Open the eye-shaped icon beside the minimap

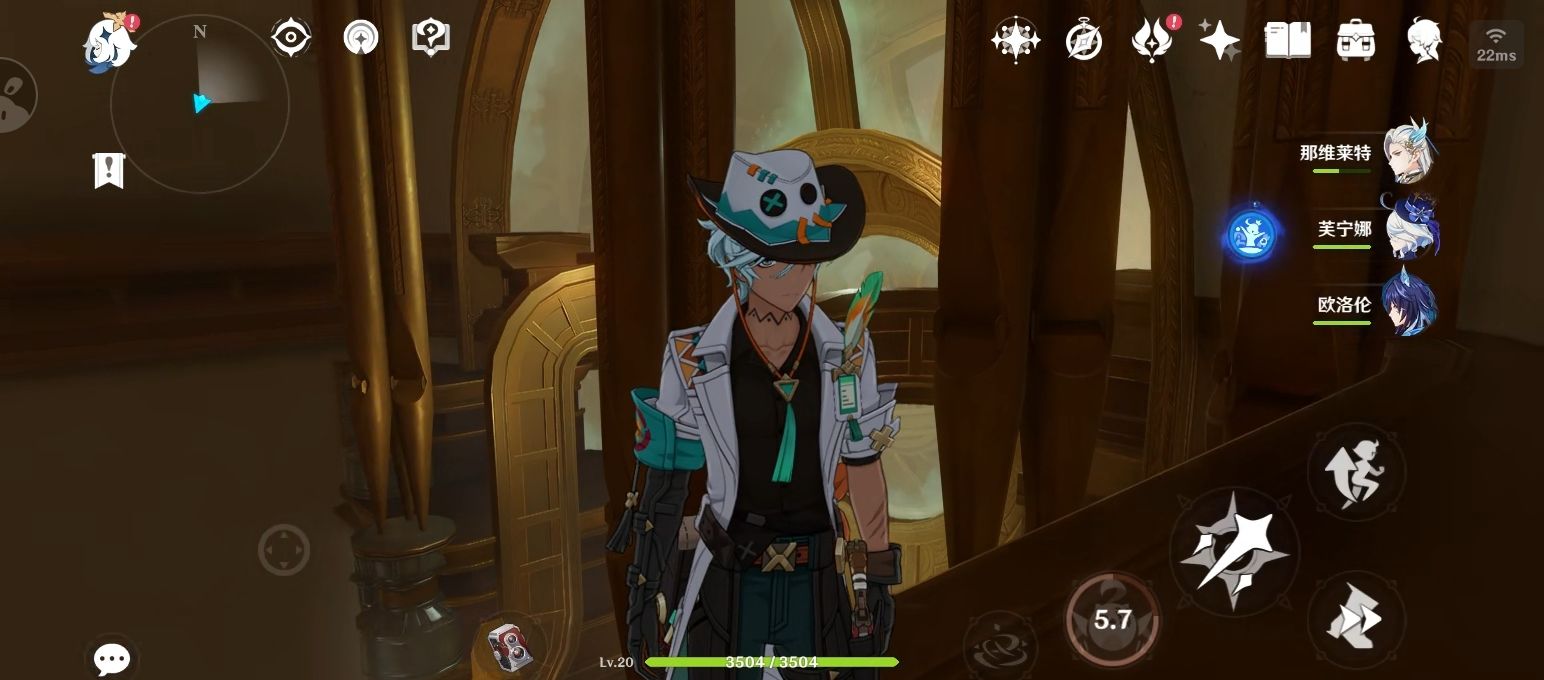coord(291,38)
